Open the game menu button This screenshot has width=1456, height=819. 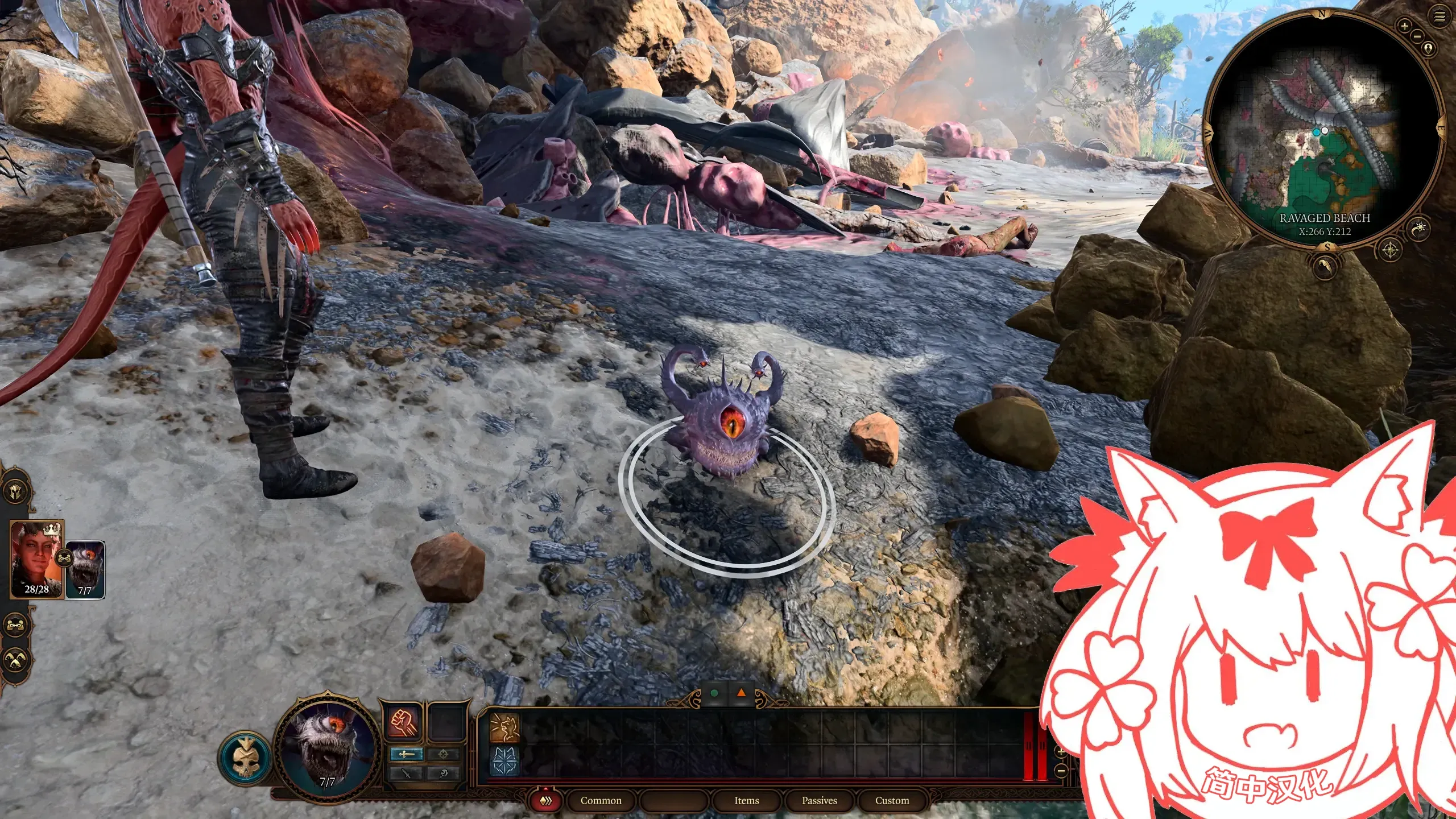tap(1439, 17)
